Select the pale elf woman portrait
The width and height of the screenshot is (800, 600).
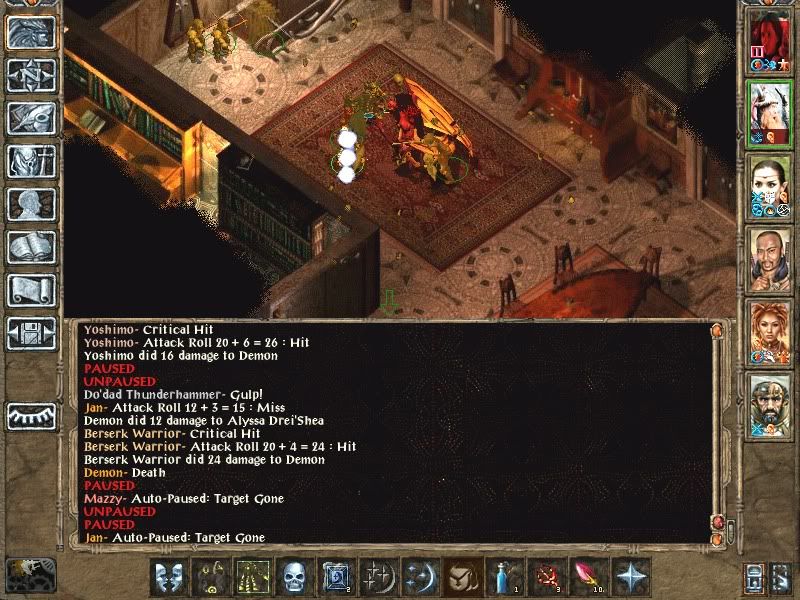[769, 186]
